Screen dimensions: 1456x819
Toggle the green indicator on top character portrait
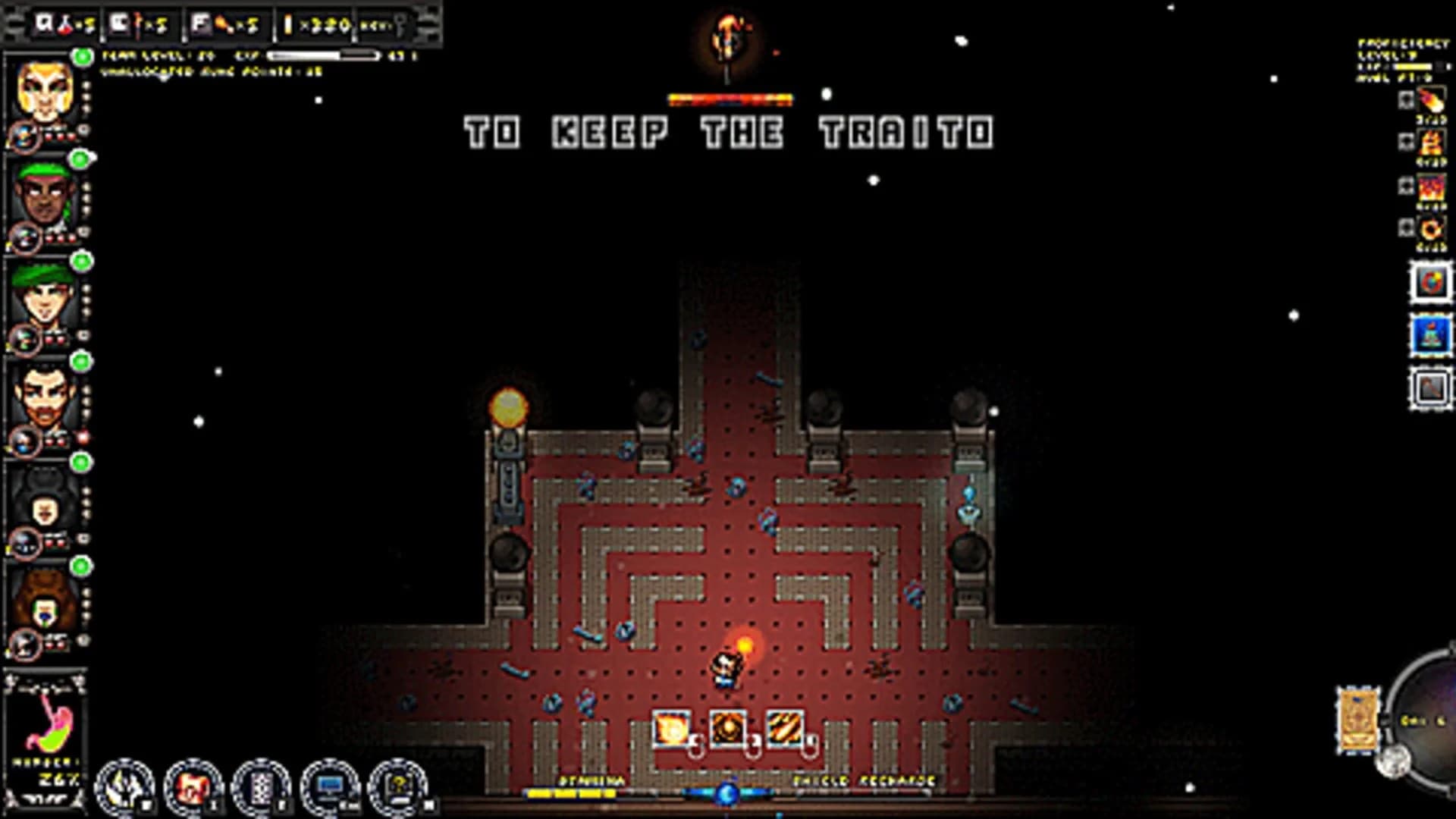point(80,55)
